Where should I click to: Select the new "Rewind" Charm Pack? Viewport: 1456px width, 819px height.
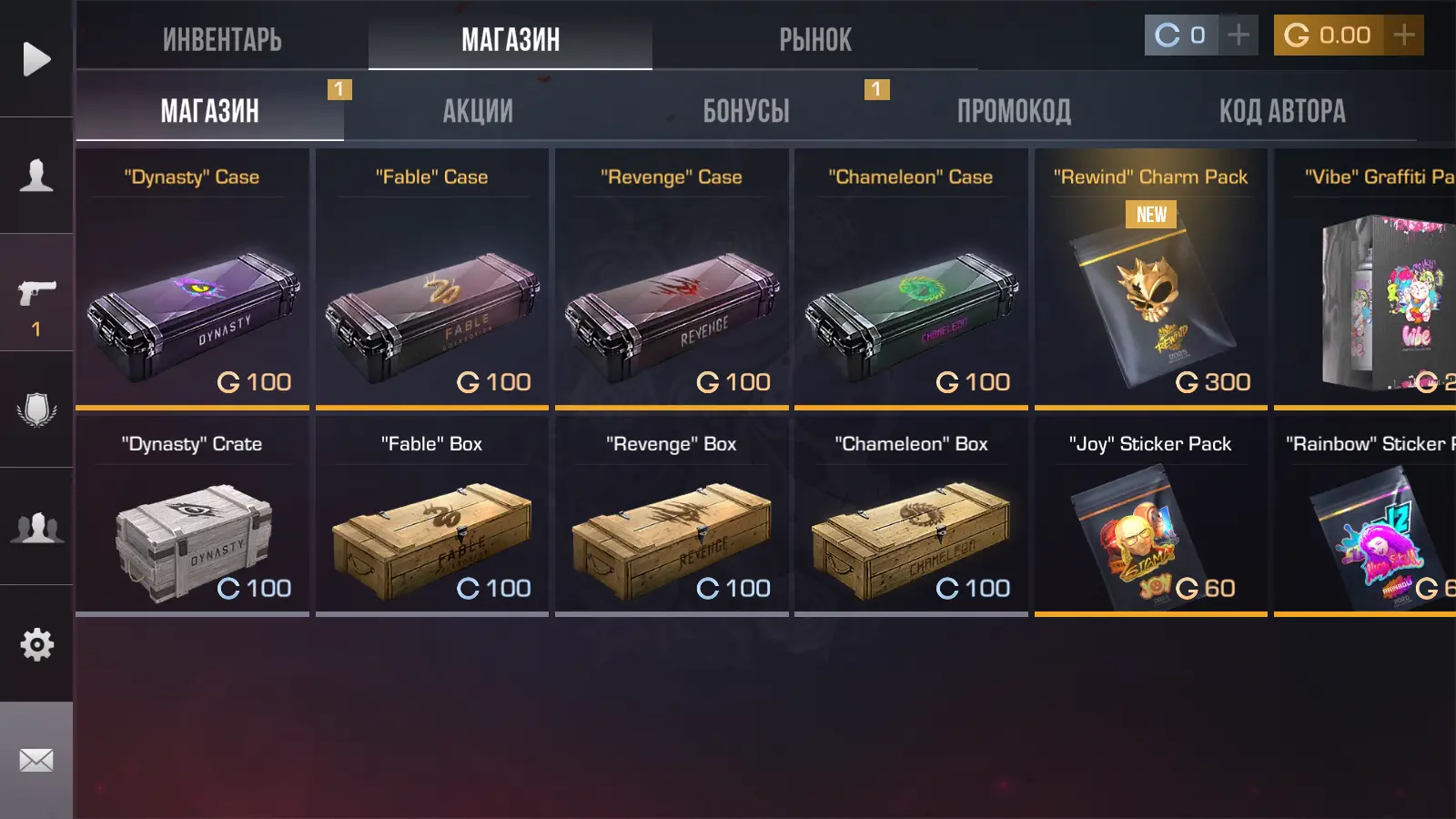pos(1150,278)
